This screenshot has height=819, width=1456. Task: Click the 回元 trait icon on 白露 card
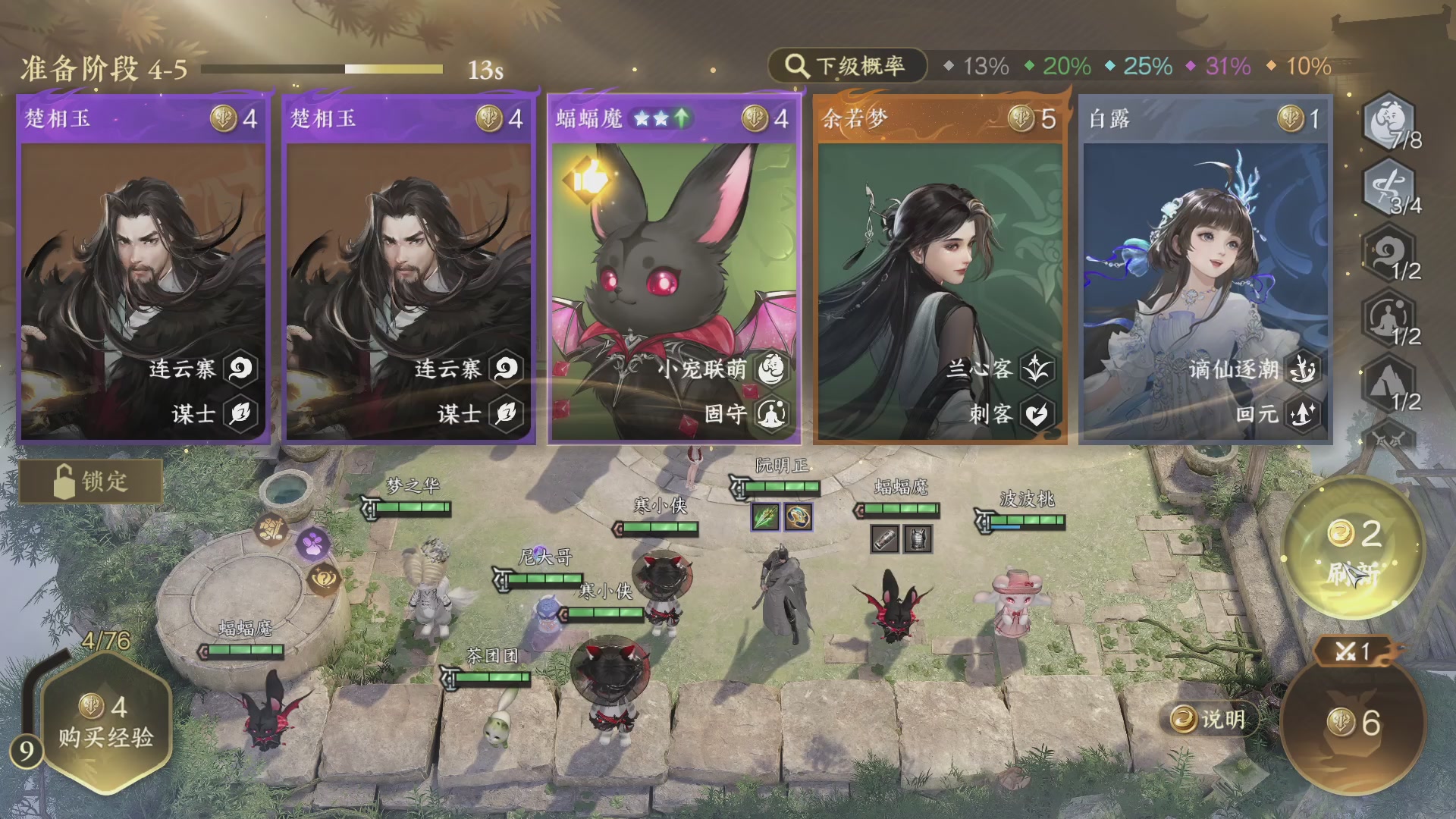1304,413
